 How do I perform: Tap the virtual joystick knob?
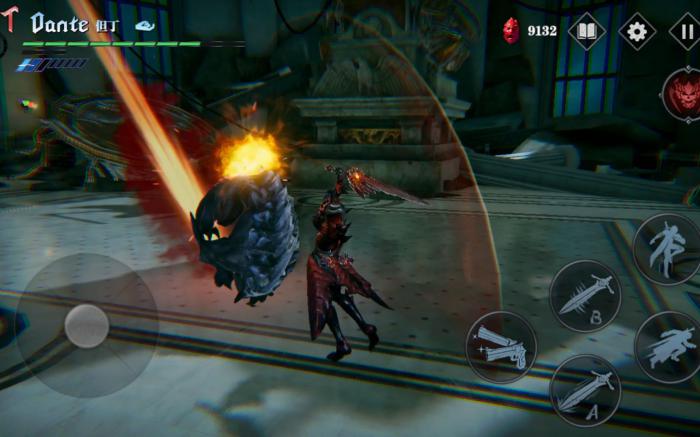[x=87, y=326]
